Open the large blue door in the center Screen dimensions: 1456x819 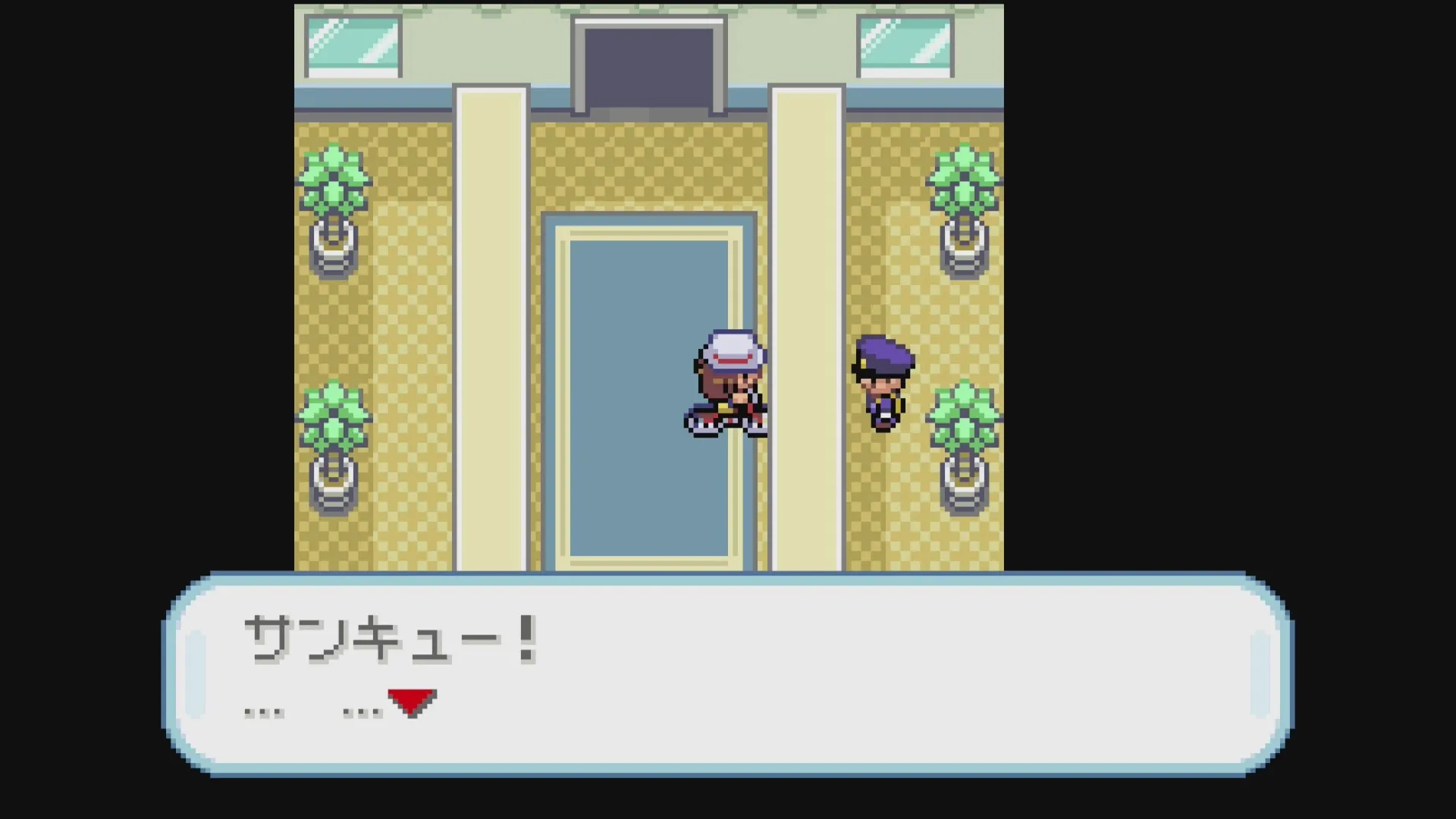click(x=645, y=394)
